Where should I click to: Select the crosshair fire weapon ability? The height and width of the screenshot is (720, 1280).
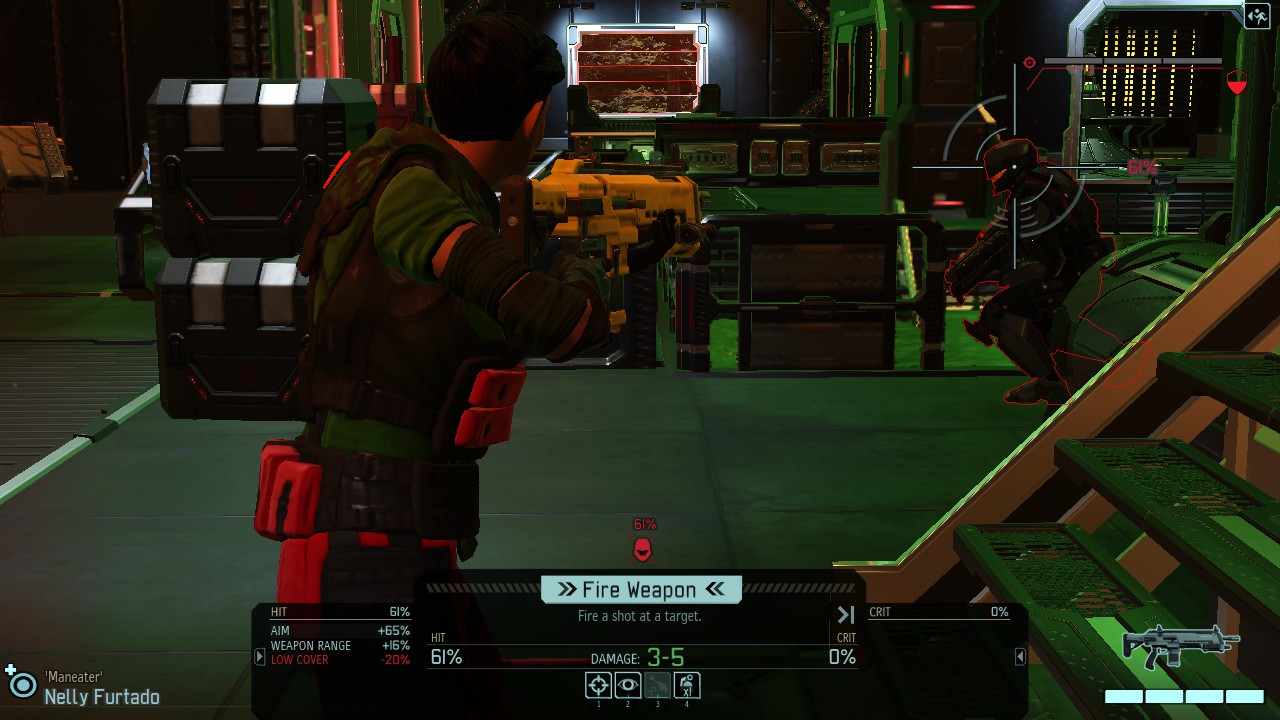click(x=598, y=685)
